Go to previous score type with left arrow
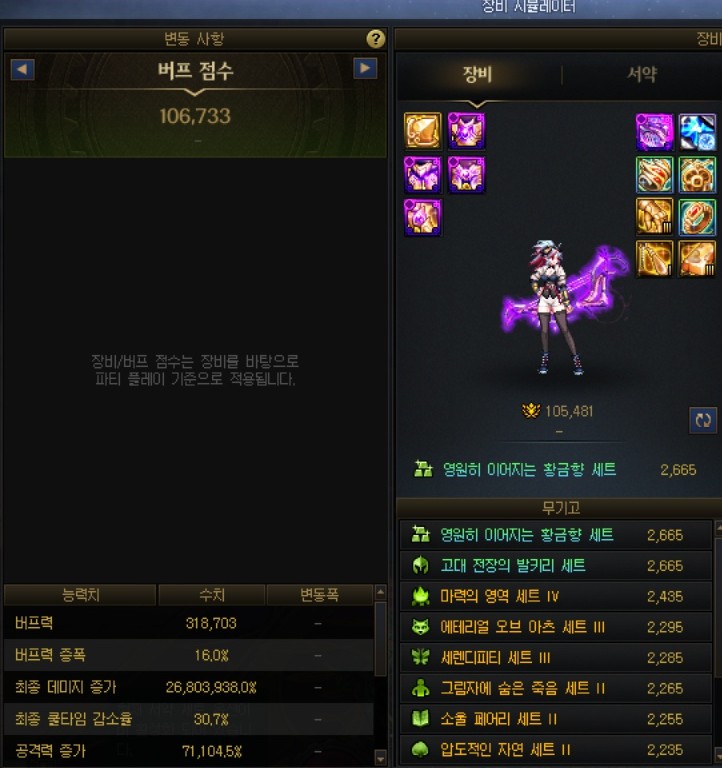Image resolution: width=722 pixels, height=768 pixels. 22,69
